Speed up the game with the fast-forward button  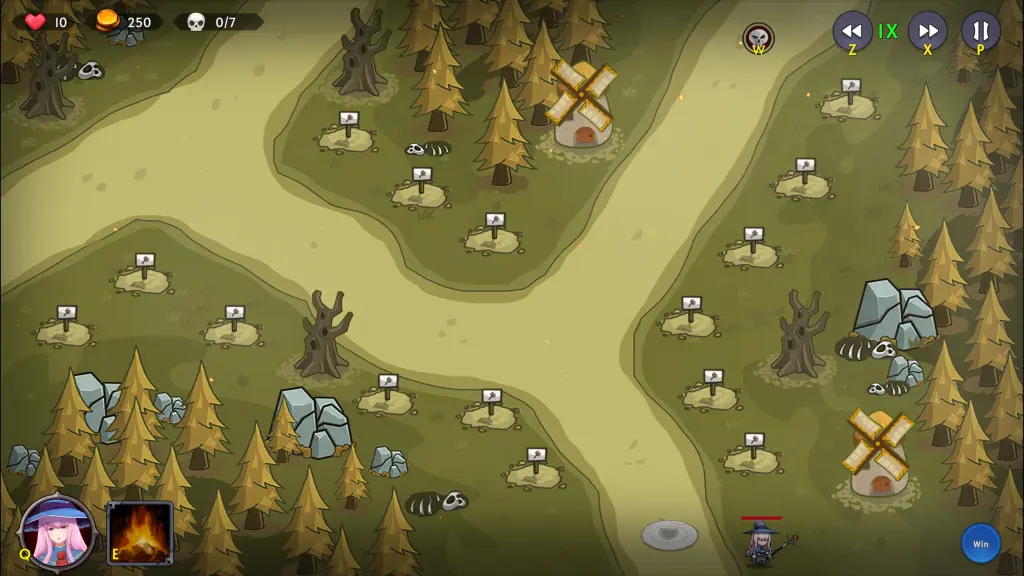(927, 31)
